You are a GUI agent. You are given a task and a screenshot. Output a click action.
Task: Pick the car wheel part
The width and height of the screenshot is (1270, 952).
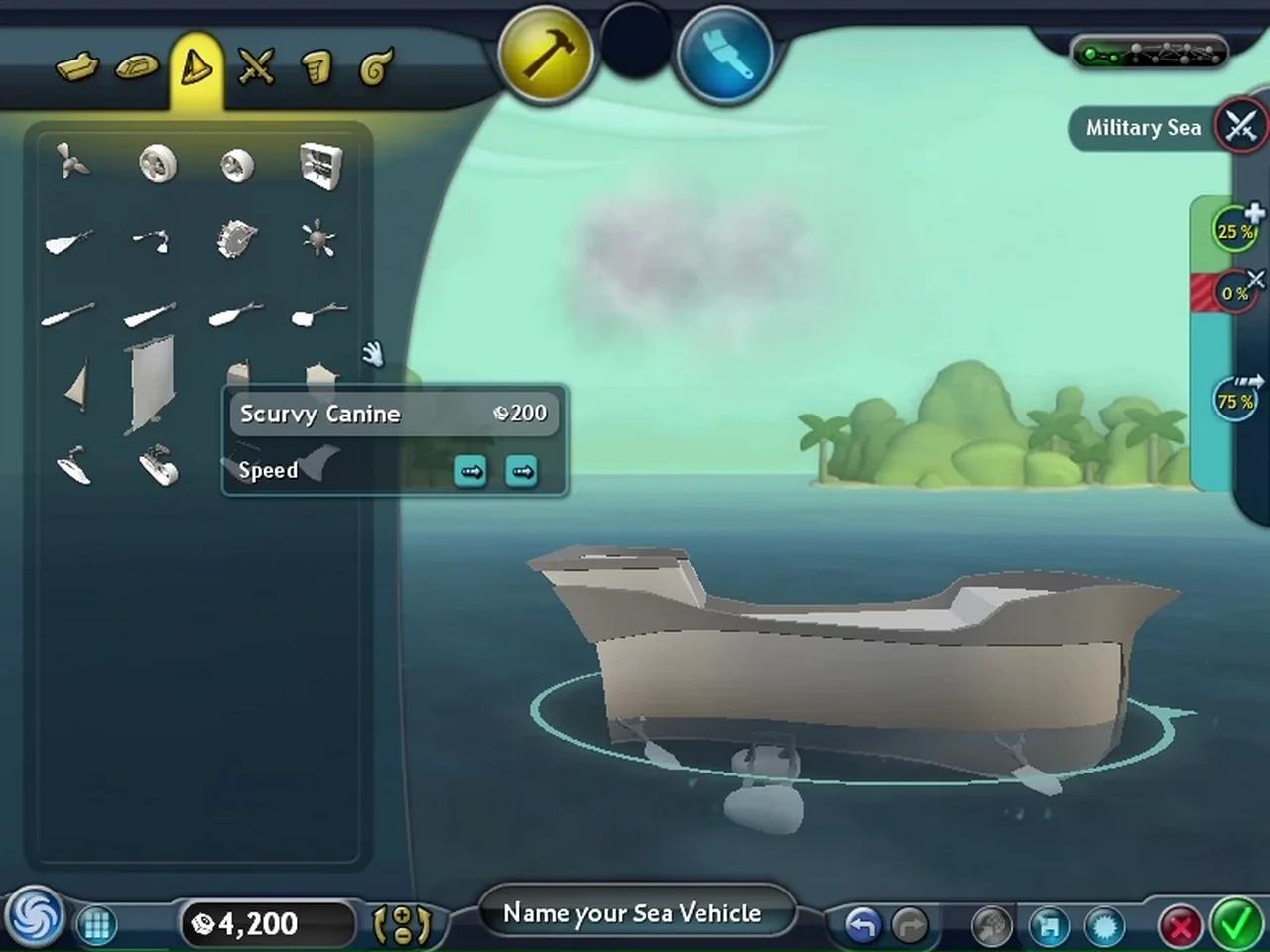[156, 166]
